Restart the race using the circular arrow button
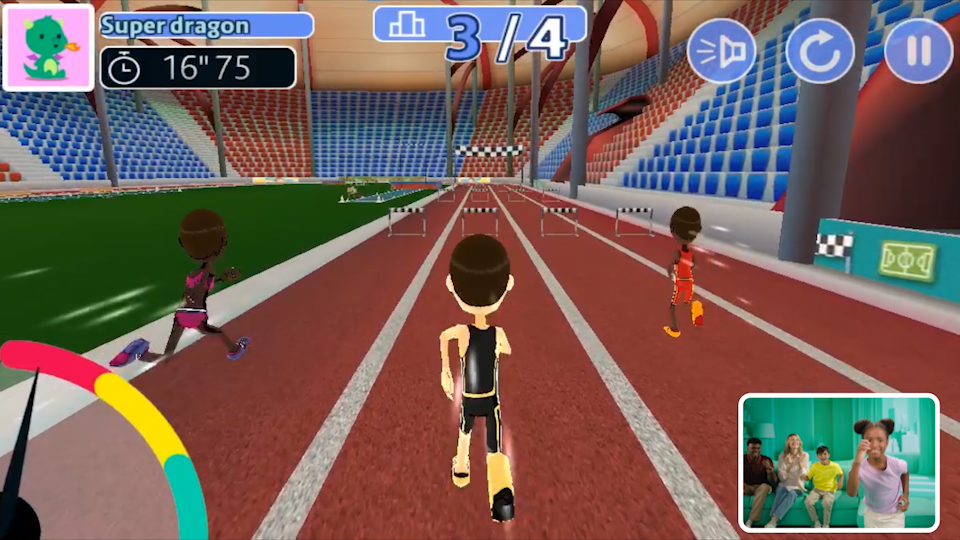The height and width of the screenshot is (540, 960). click(x=820, y=51)
